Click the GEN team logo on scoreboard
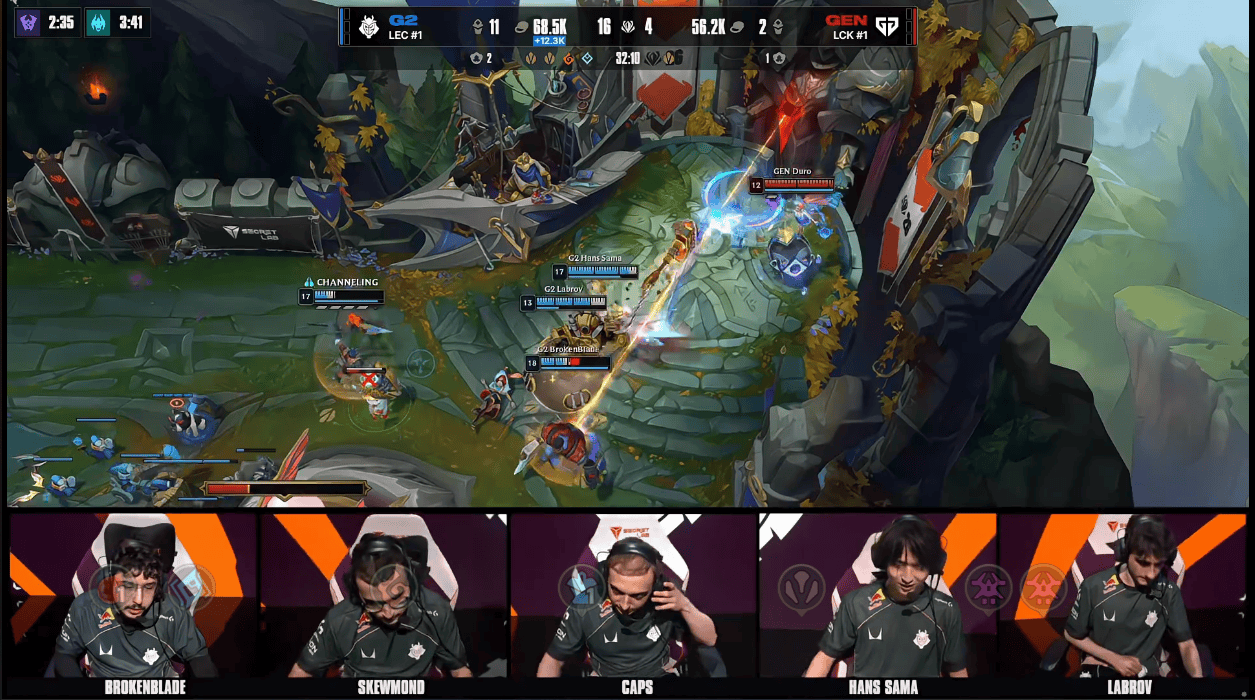 coord(887,26)
